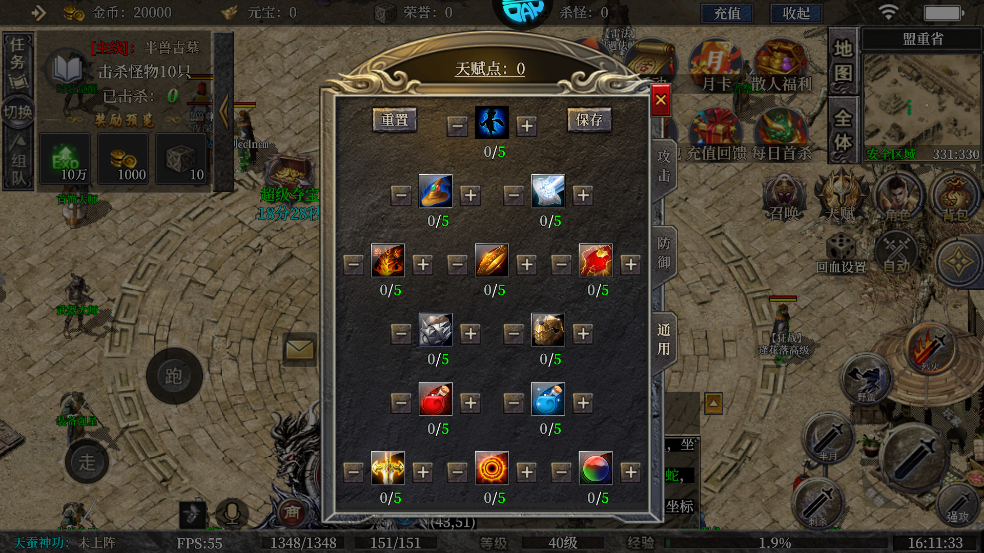The image size is (984, 553).
Task: Add a point to the red potion talent
Action: click(470, 402)
